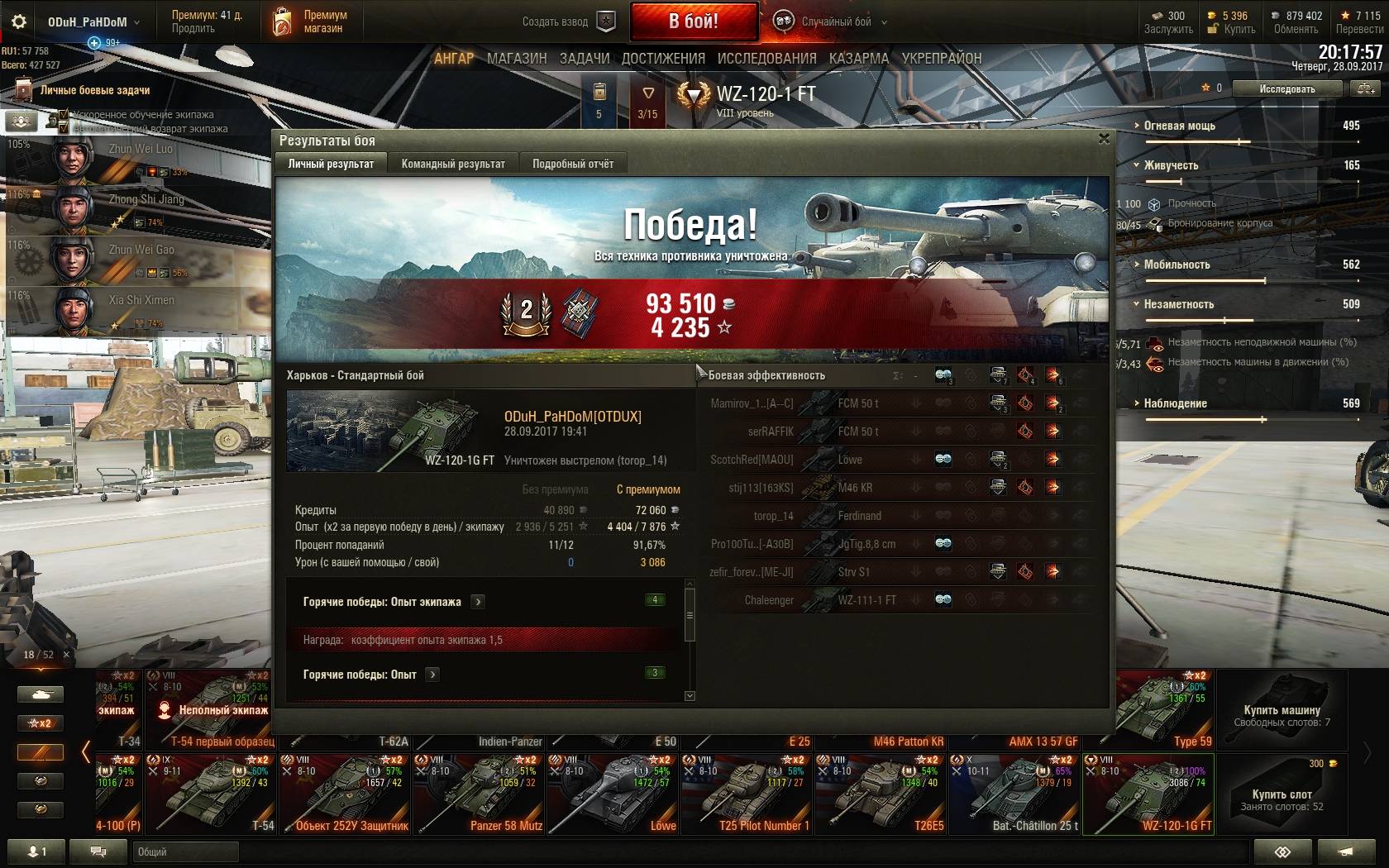This screenshot has width=1389, height=868.
Task: Go to the "ДОСТИЖЕНИЯ" section
Action: (663, 59)
